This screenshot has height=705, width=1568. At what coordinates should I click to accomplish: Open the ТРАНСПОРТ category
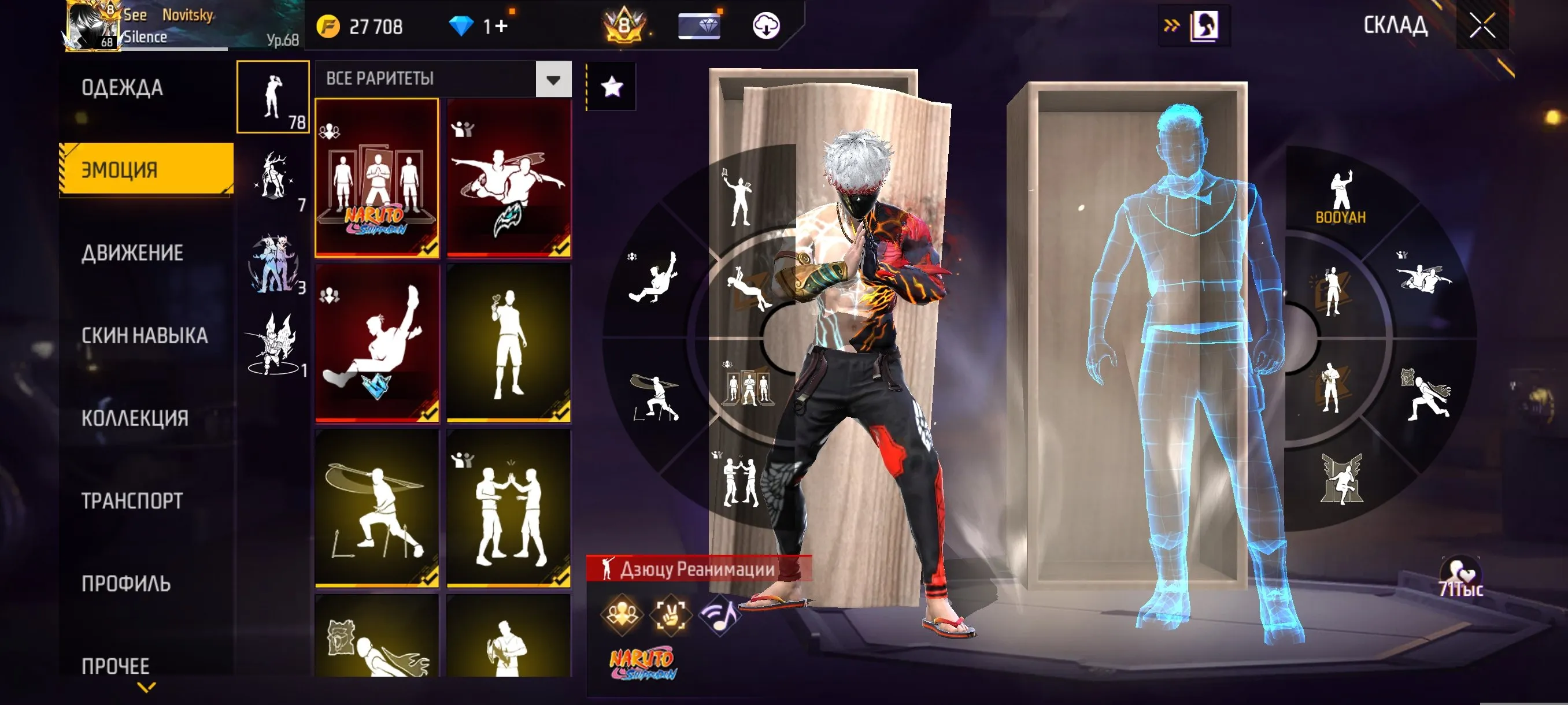click(x=131, y=500)
